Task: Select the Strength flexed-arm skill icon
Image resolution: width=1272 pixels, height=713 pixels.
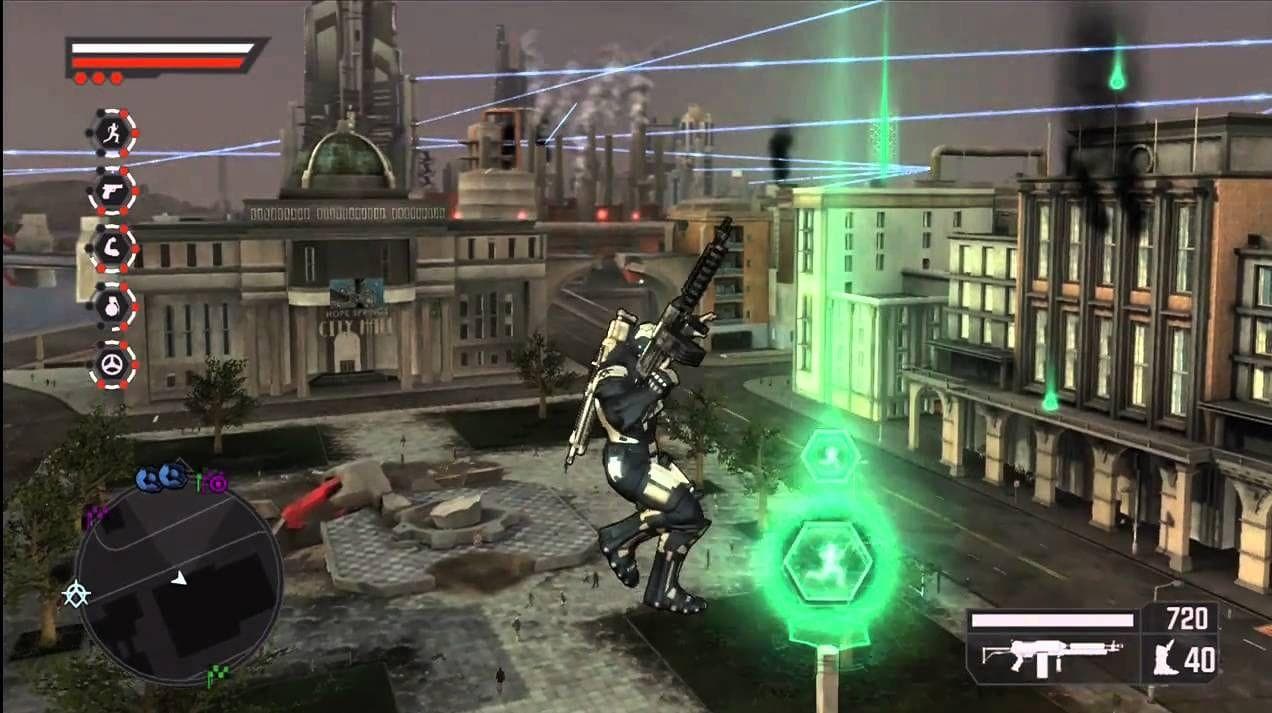Action: (x=112, y=248)
